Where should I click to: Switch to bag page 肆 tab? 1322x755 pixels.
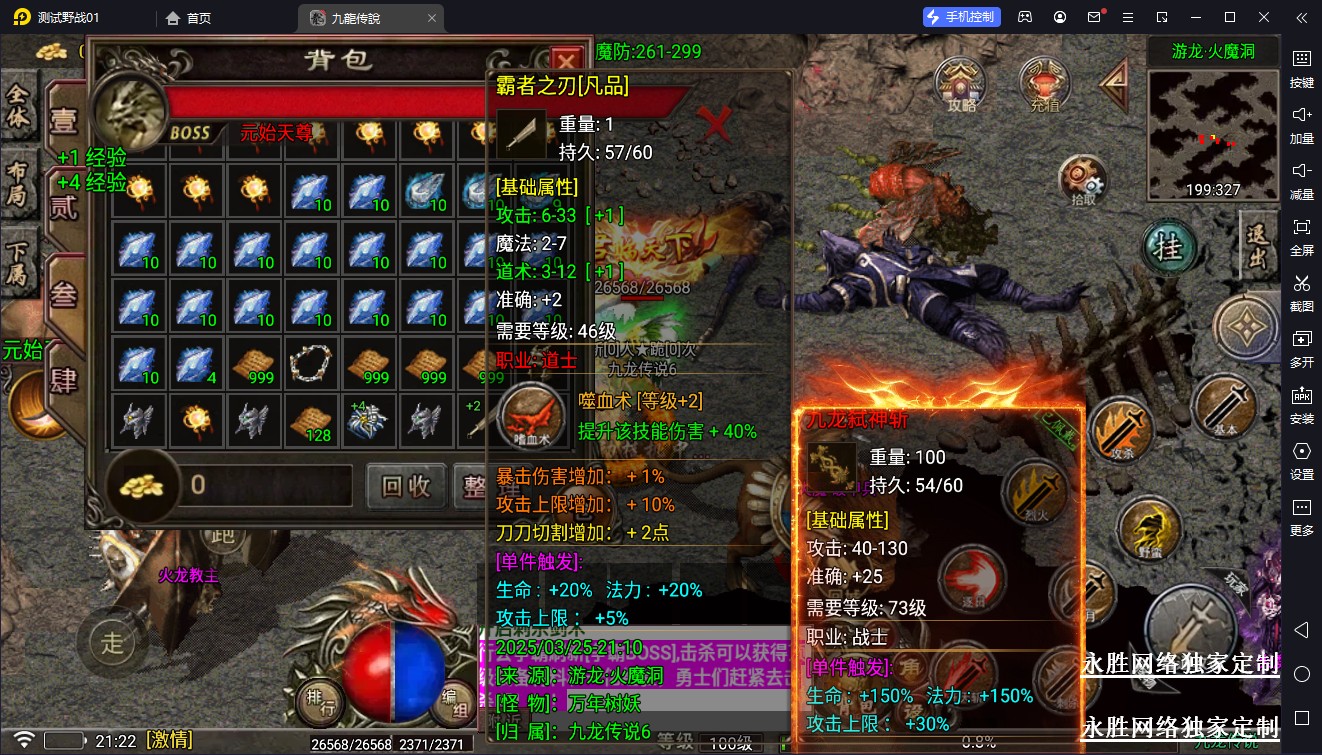pos(64,380)
